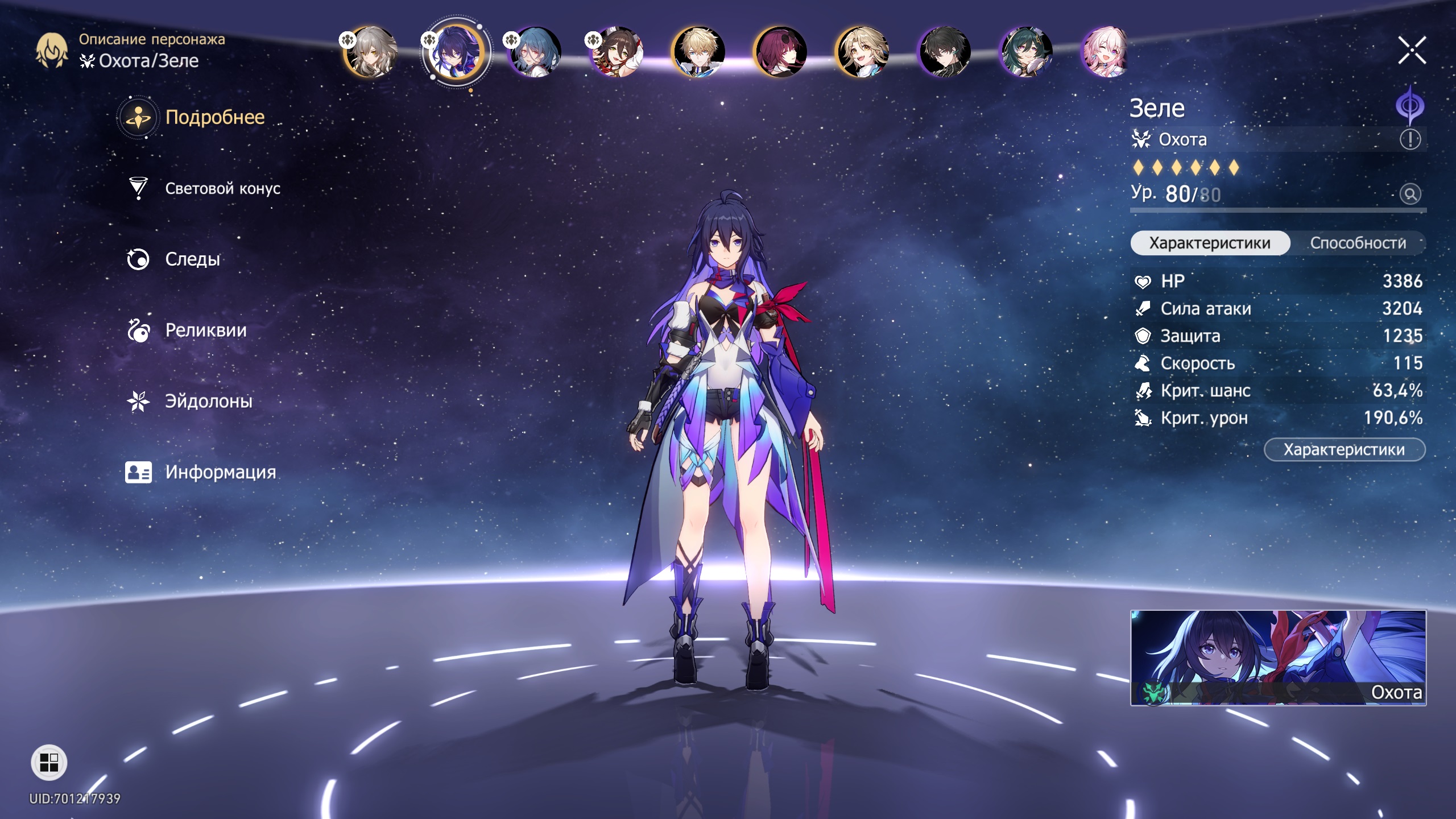1456x819 pixels.
Task: Select the Характеристики tab above the stats
Action: [1210, 243]
